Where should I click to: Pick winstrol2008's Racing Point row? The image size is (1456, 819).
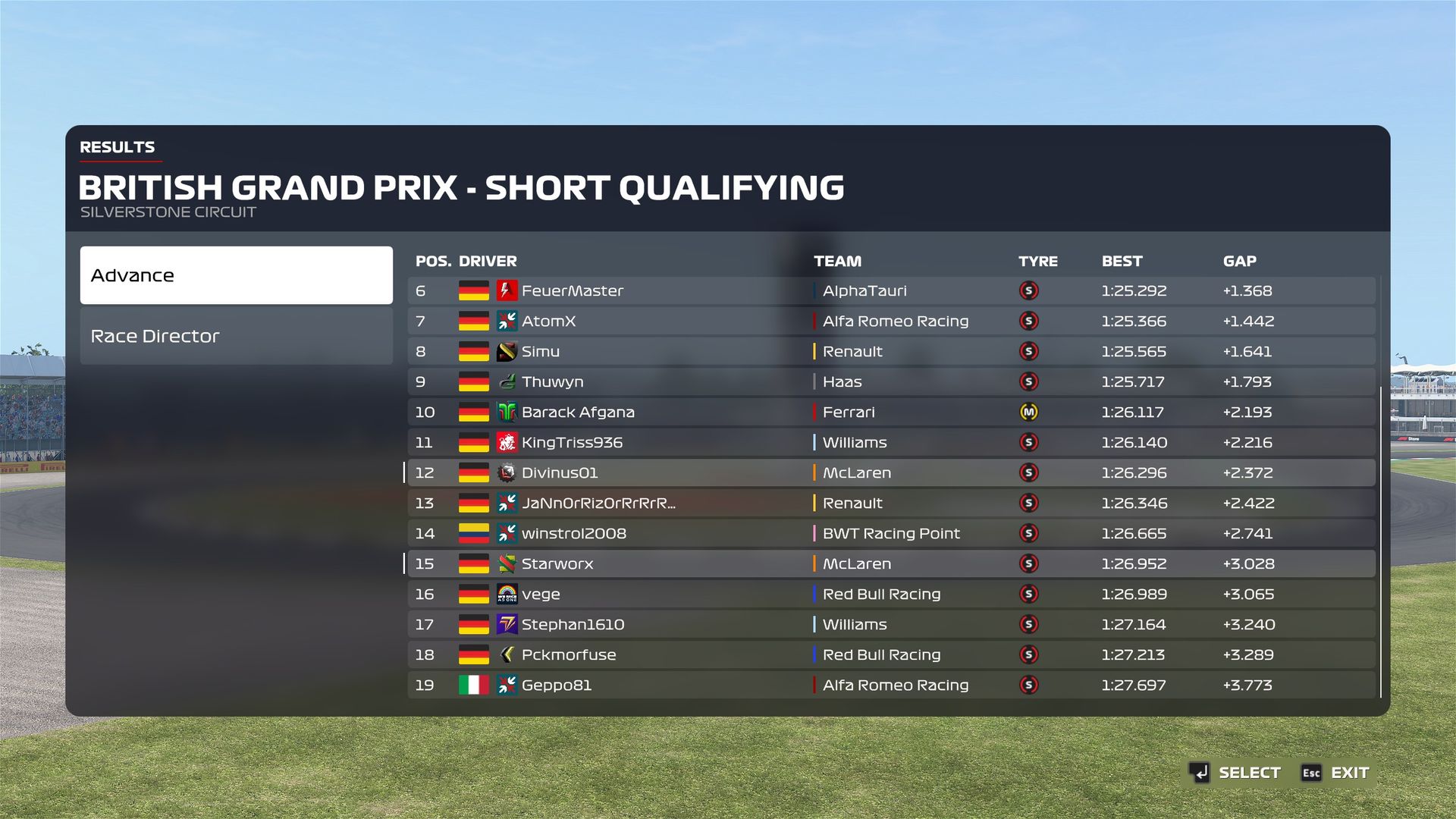point(891,533)
